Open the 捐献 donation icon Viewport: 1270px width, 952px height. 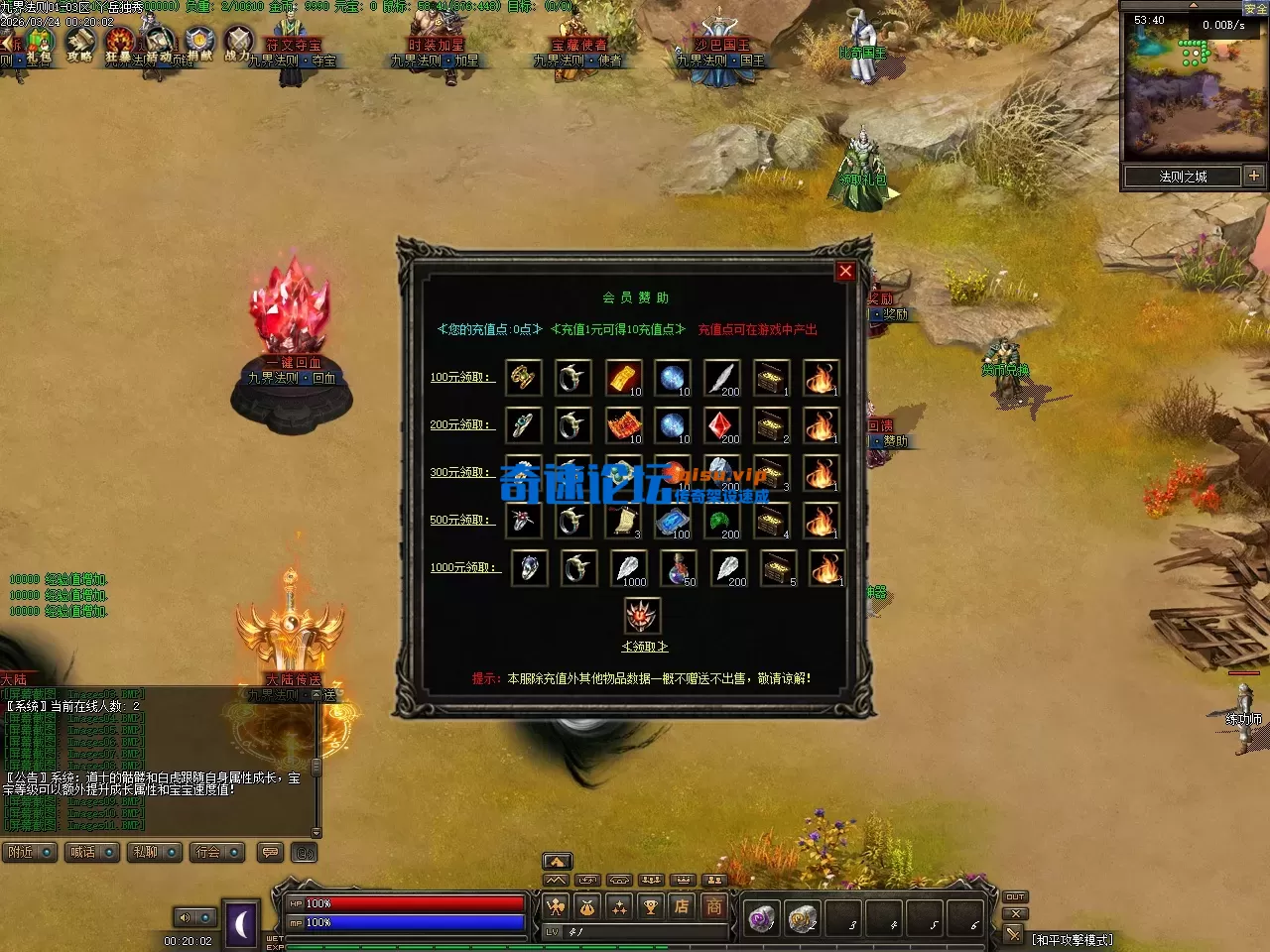199,45
